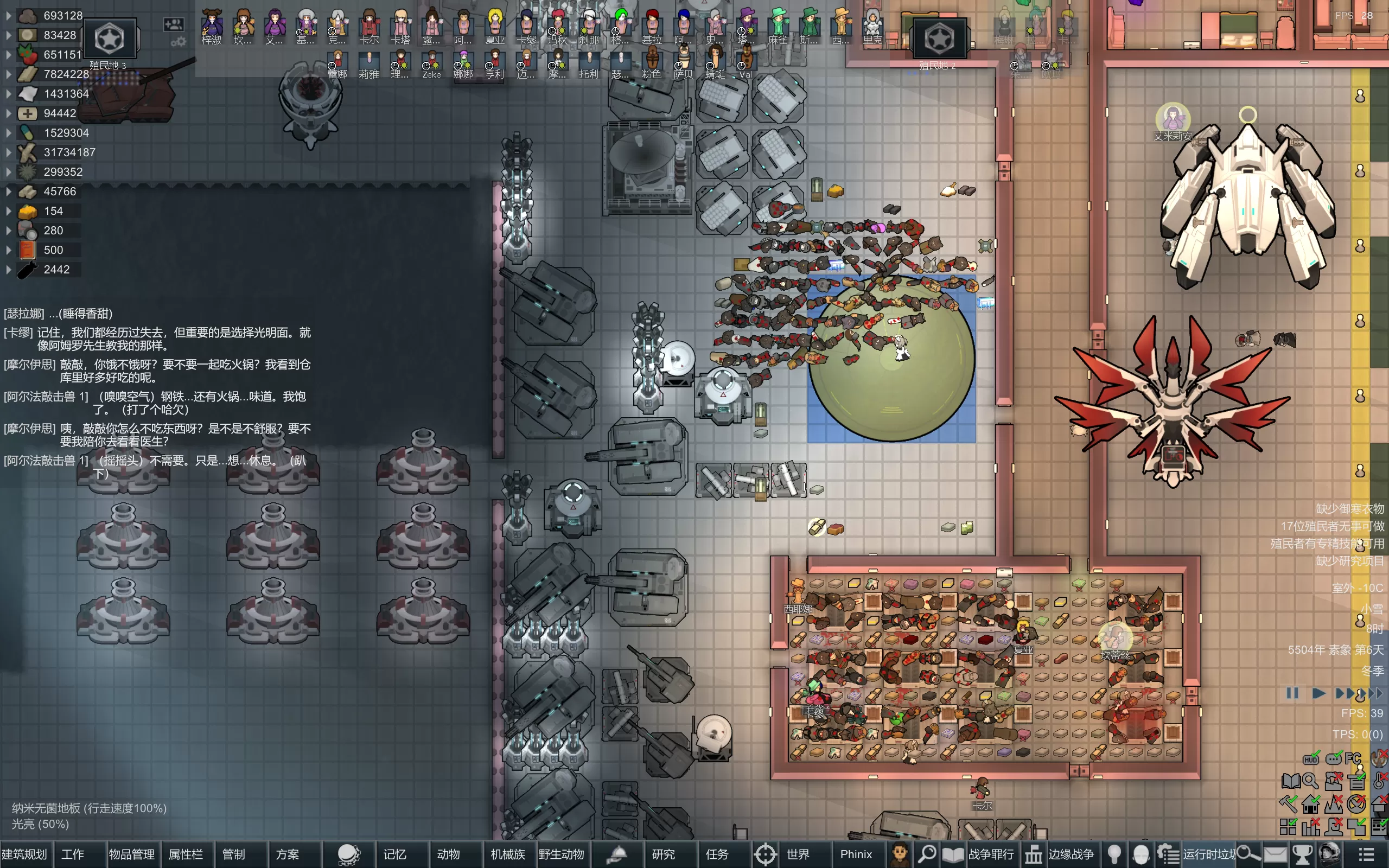Open the 管制 (Restrict) tab
This screenshot has height=868, width=1389.
point(234,854)
